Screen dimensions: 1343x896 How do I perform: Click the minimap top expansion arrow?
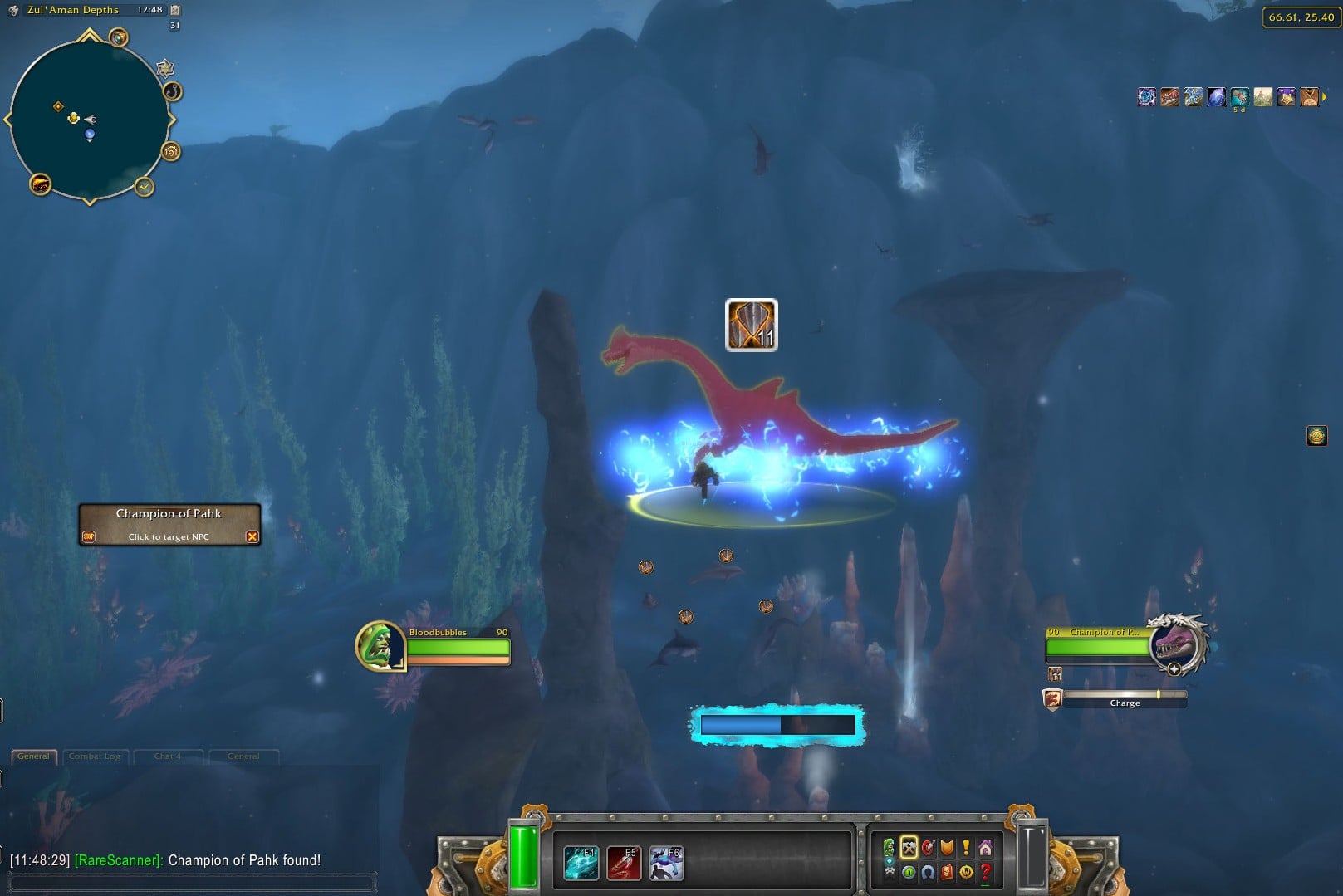pyautogui.click(x=89, y=35)
